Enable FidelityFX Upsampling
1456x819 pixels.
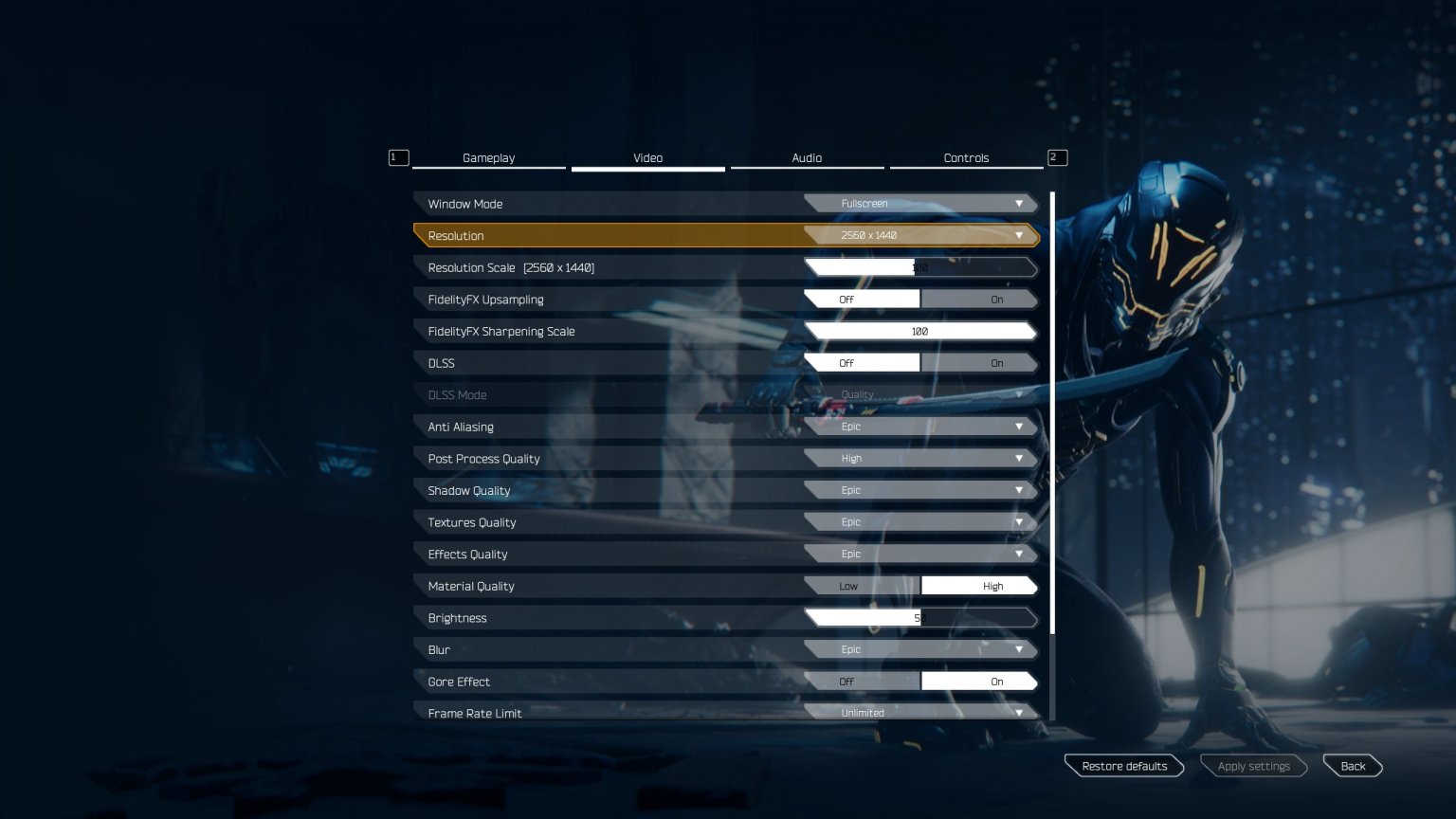point(981,299)
